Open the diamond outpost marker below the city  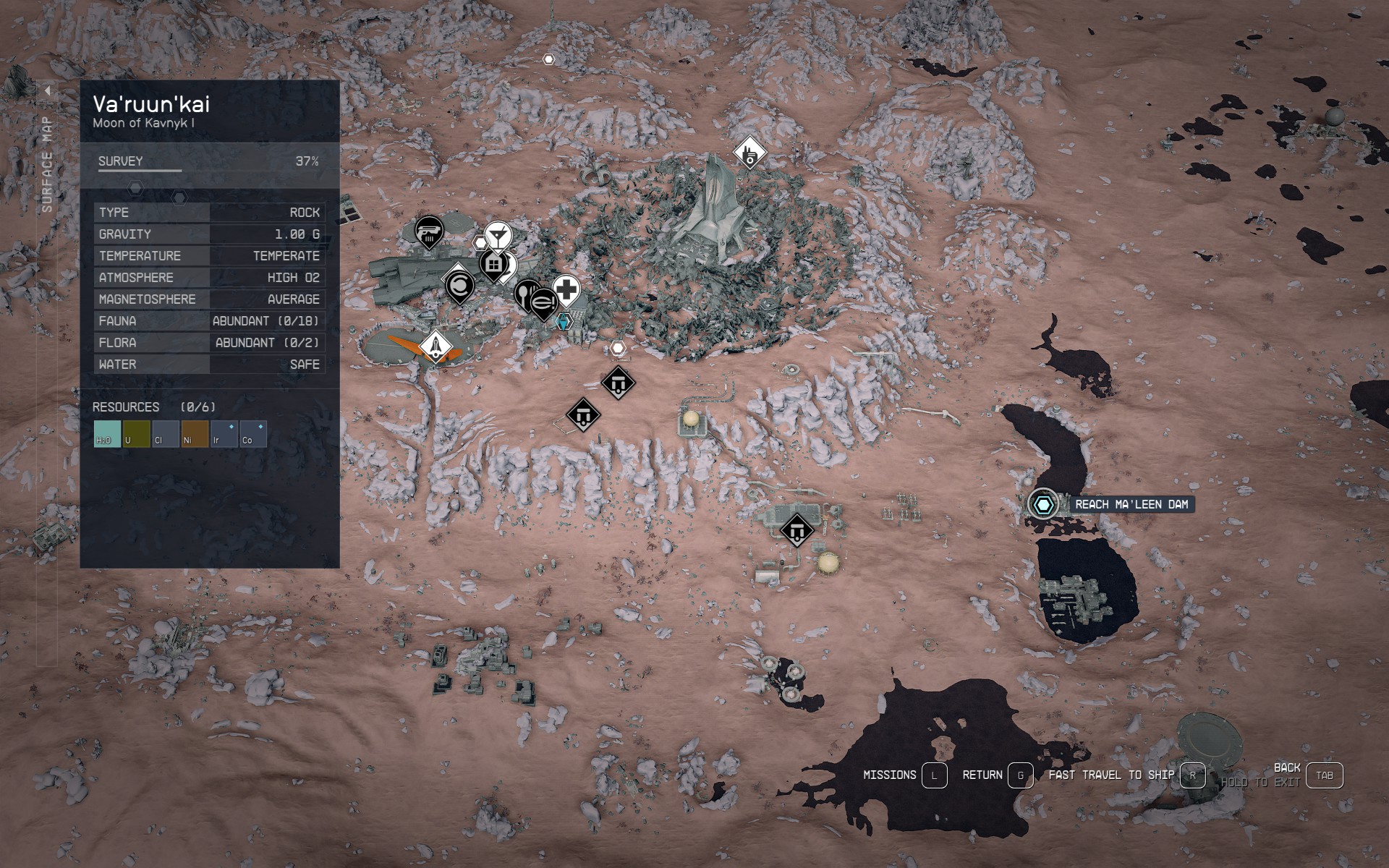618,383
